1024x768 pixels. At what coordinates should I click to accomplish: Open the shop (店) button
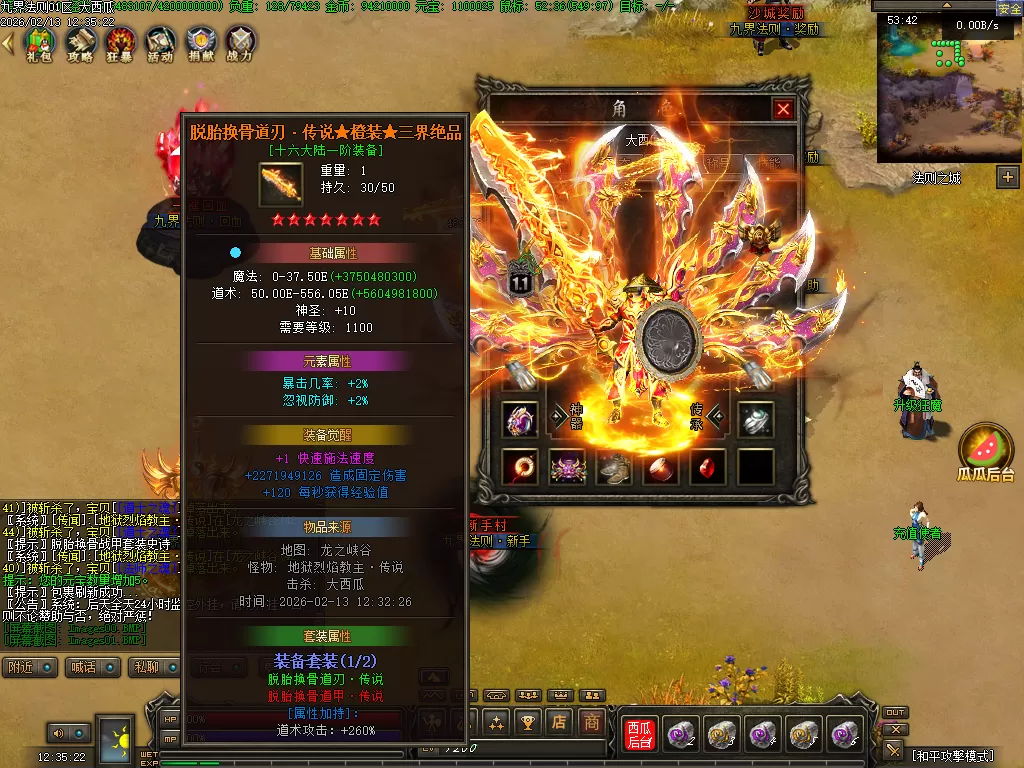coord(560,721)
